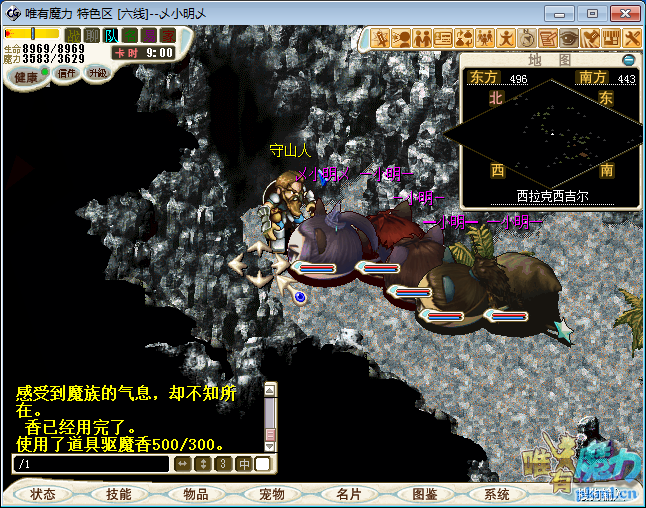Open the 技能 skills menu
The width and height of the screenshot is (646, 508).
119,494
